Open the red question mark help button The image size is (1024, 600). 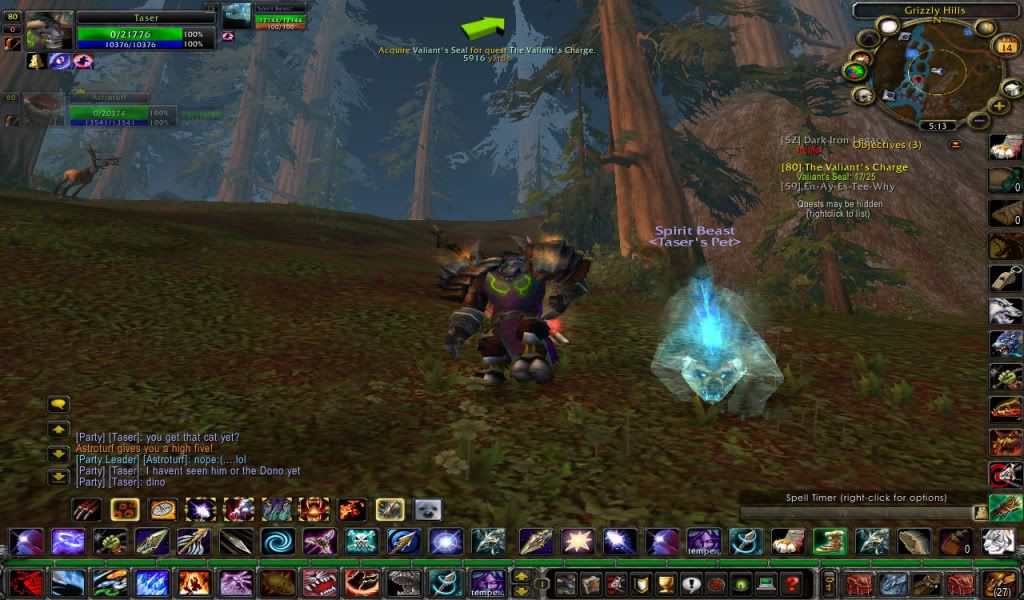tap(791, 584)
